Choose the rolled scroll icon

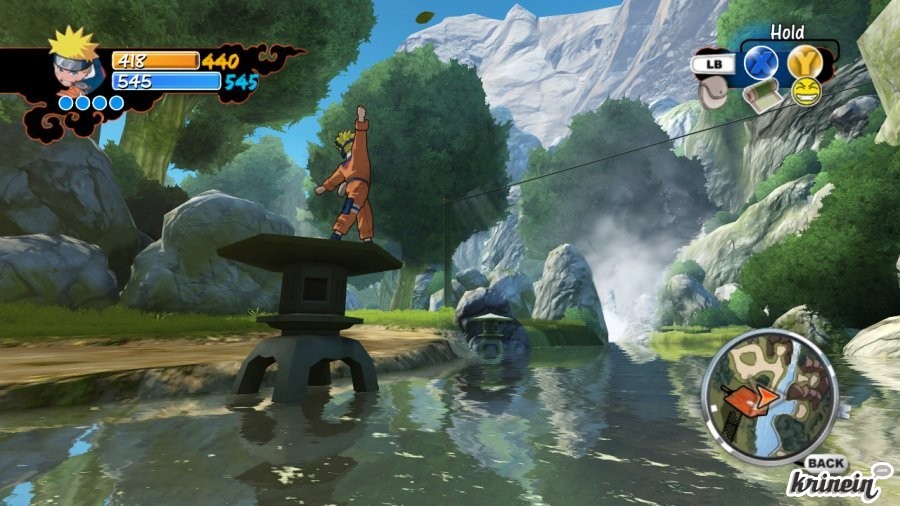pos(763,95)
